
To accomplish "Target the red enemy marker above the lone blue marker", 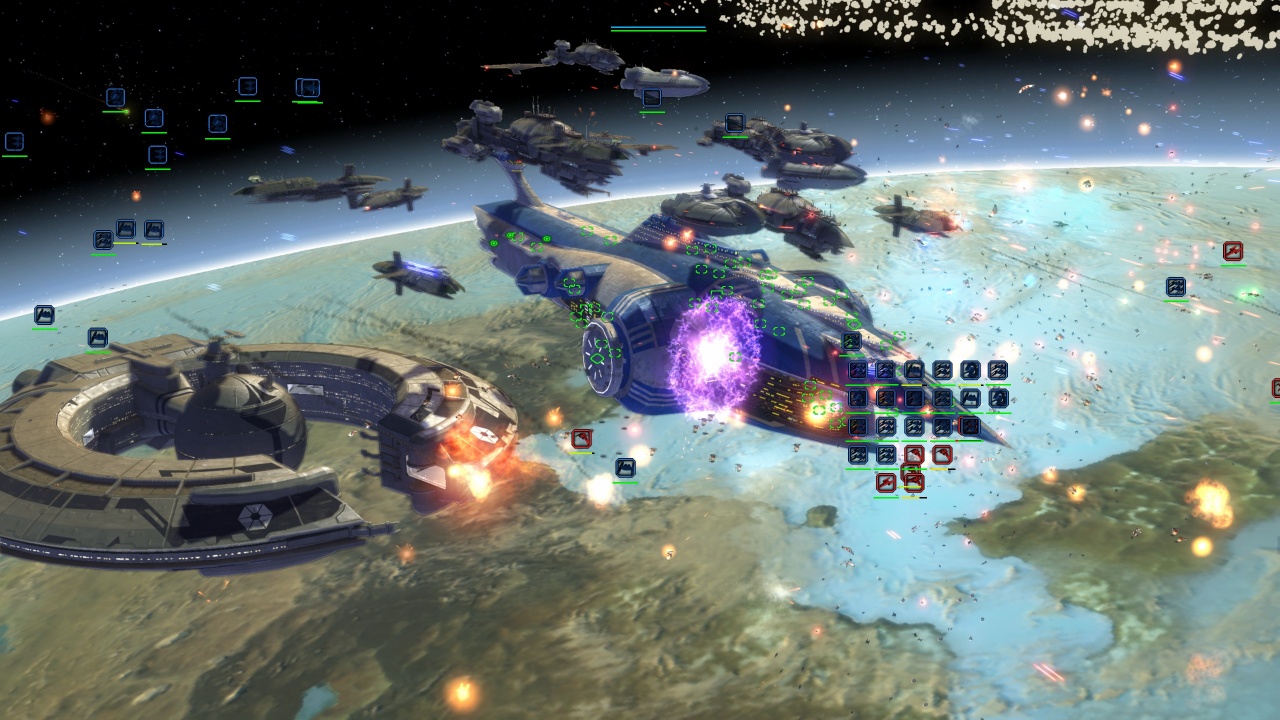I will 1232,251.
